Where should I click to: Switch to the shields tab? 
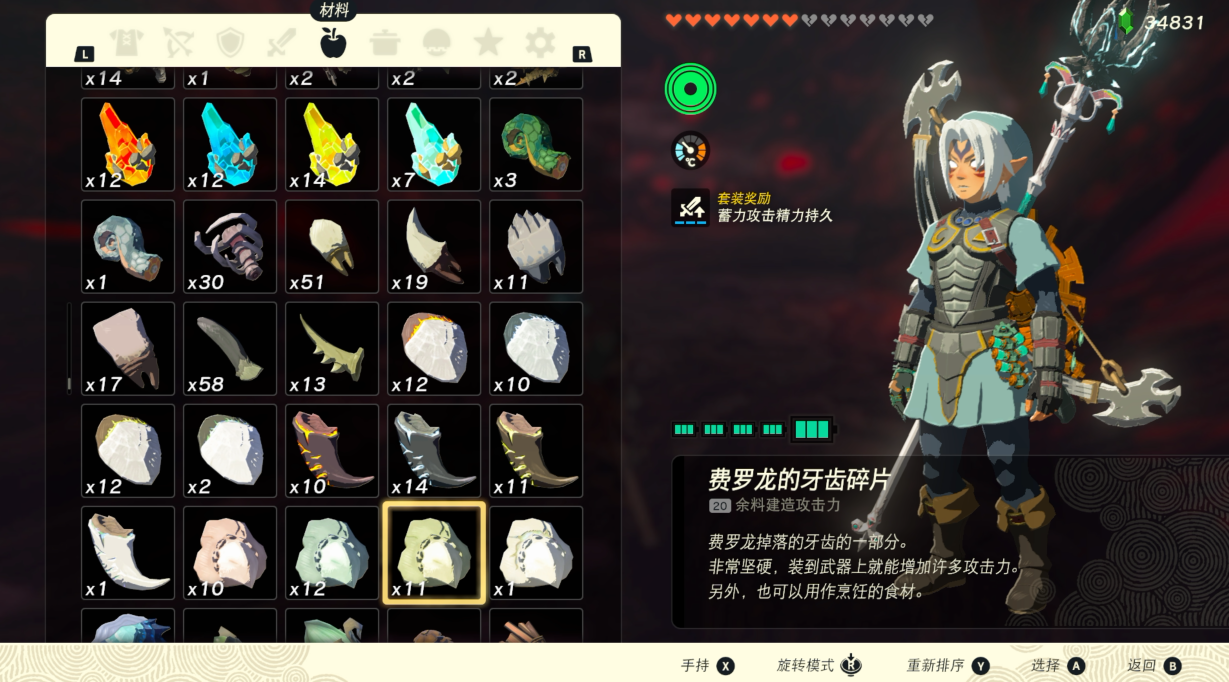tap(230, 42)
